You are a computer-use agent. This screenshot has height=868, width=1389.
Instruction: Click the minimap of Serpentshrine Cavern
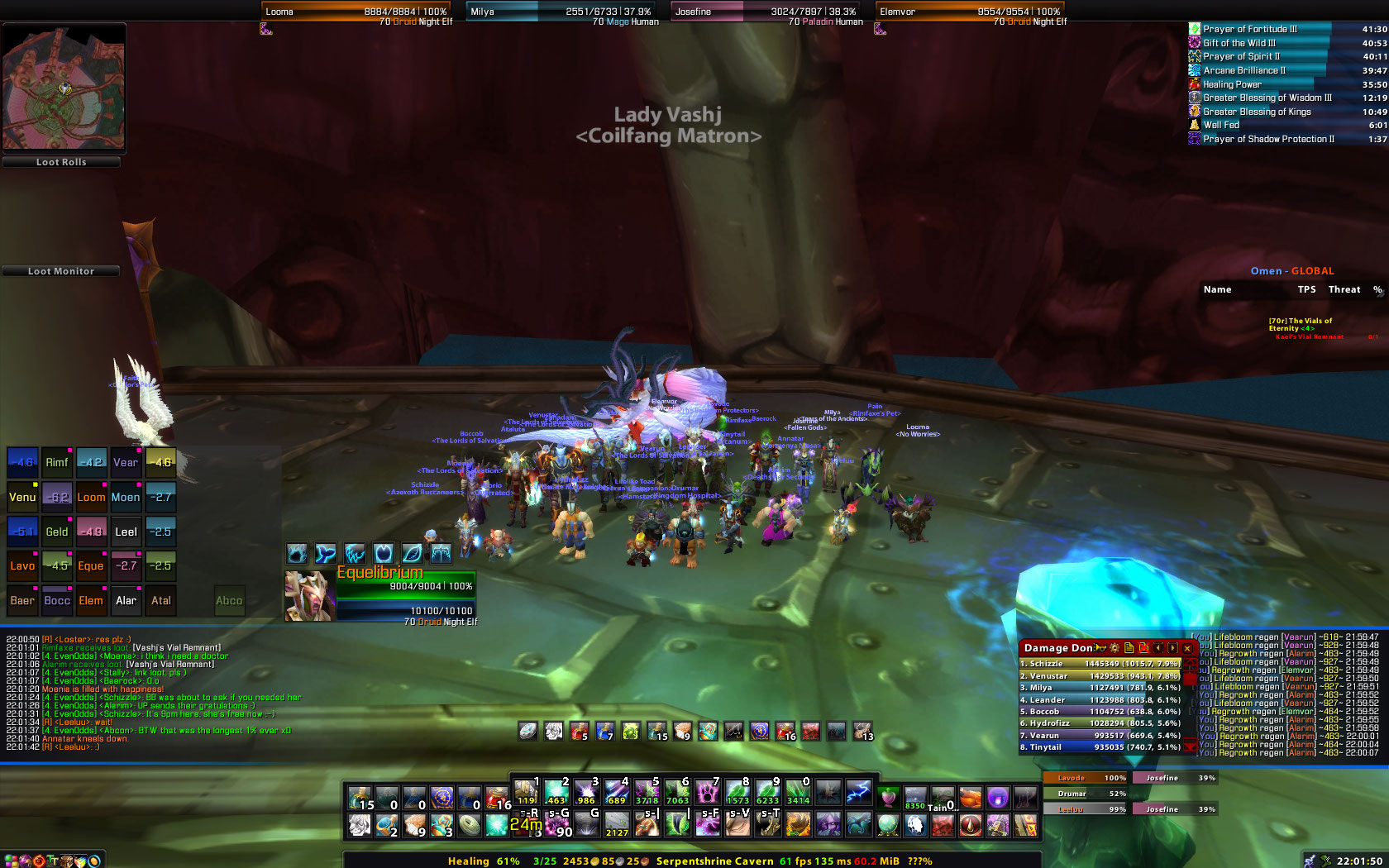point(64,87)
